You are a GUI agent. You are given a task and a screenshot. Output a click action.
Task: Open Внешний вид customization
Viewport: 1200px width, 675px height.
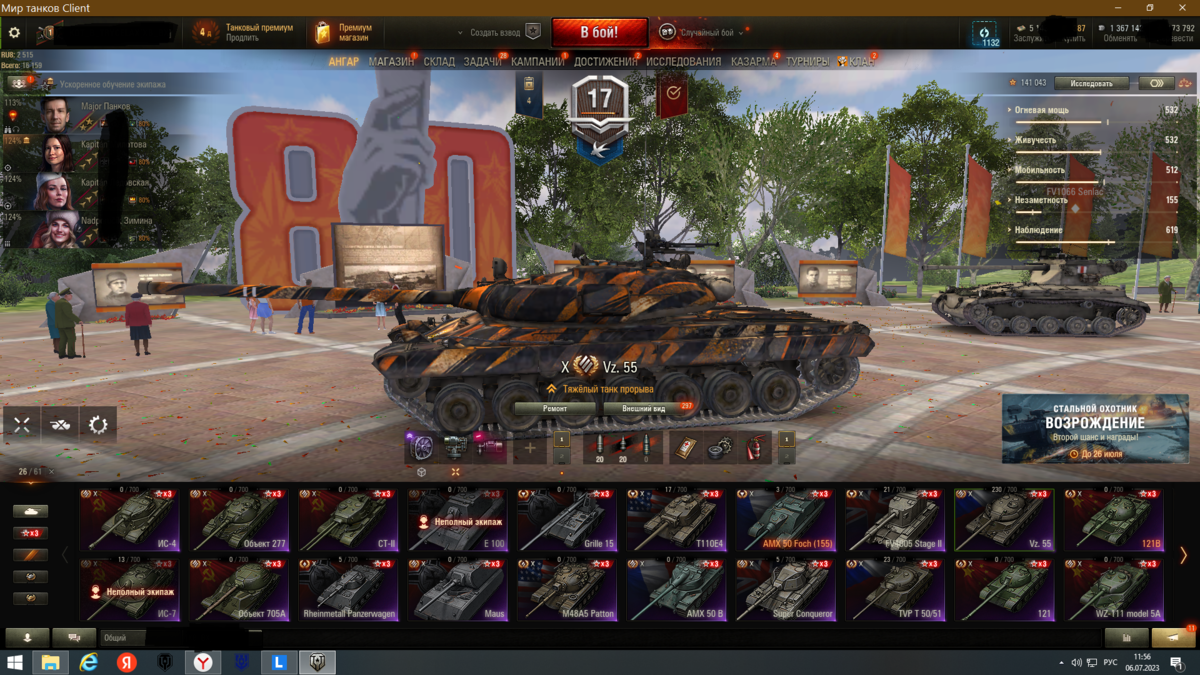[644, 408]
